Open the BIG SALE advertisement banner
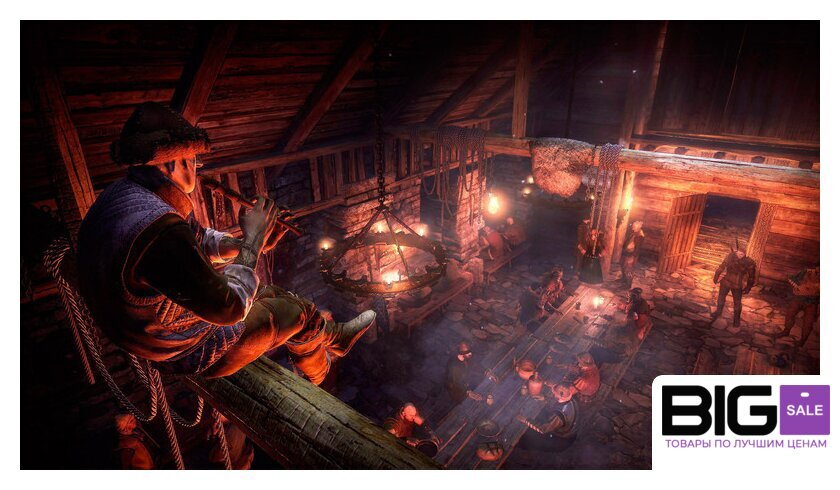840x490 pixels. tap(745, 421)
